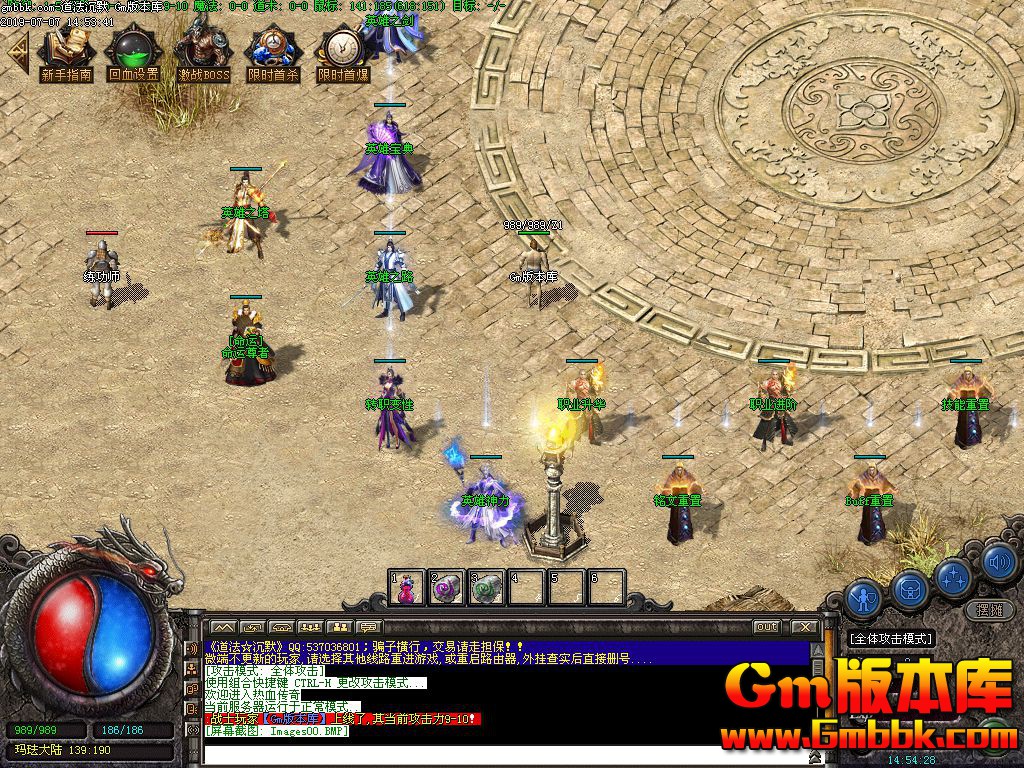Image resolution: width=1024 pixels, height=768 pixels.
Task: Open the 限时首杀 event
Action: [273, 55]
